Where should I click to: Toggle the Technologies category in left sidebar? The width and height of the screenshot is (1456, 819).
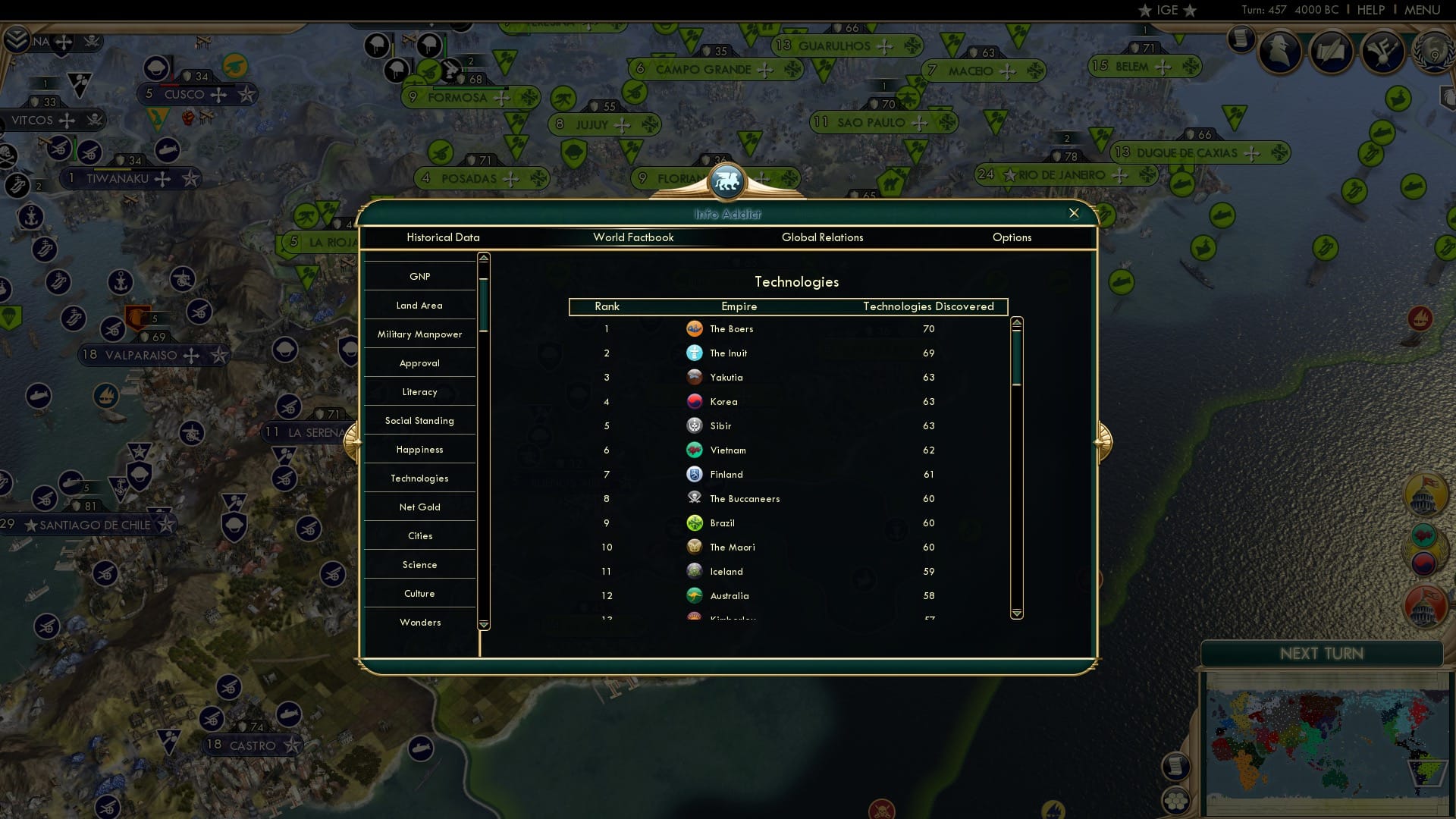tap(419, 478)
